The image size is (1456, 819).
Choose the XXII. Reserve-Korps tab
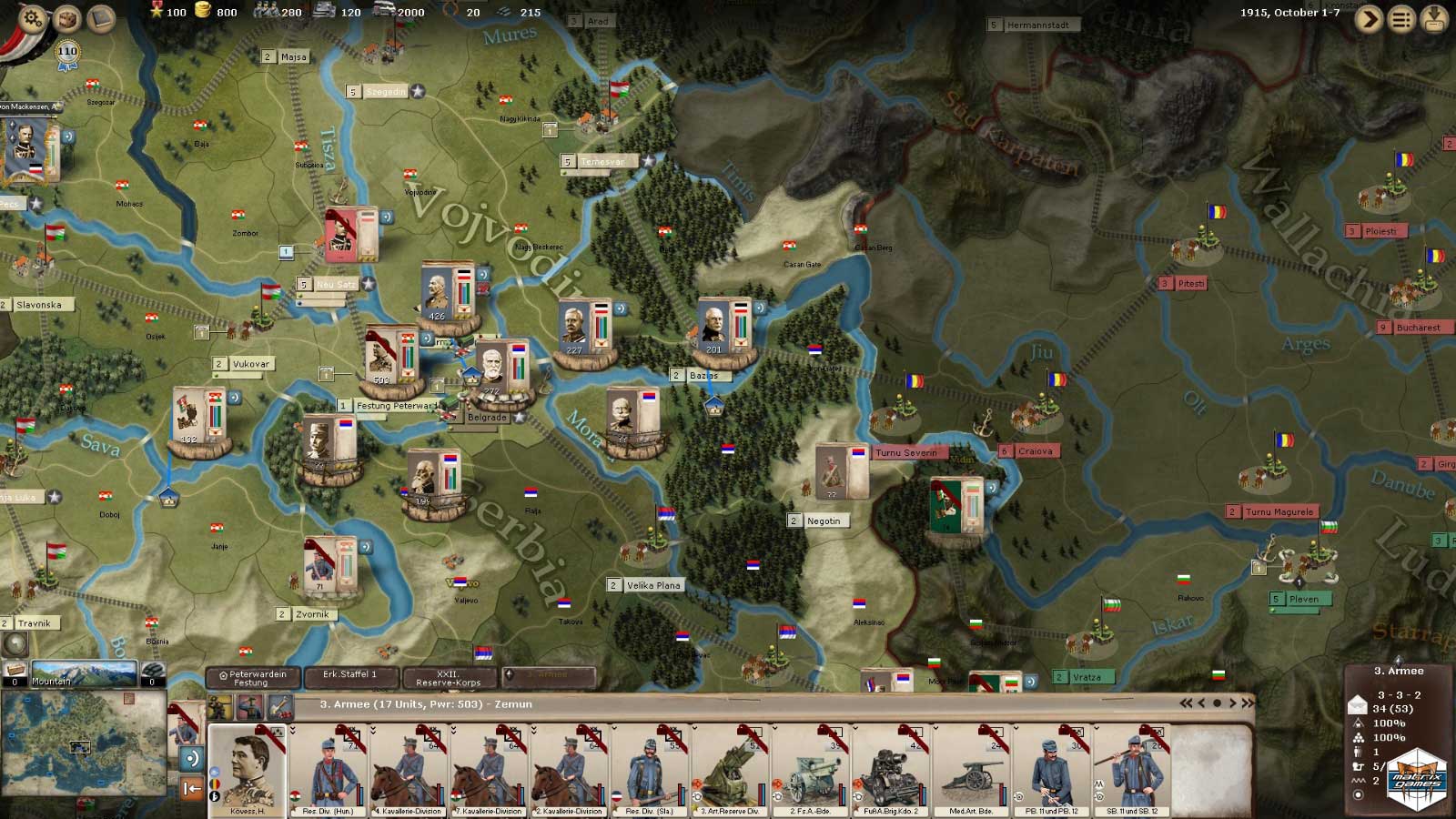click(449, 678)
